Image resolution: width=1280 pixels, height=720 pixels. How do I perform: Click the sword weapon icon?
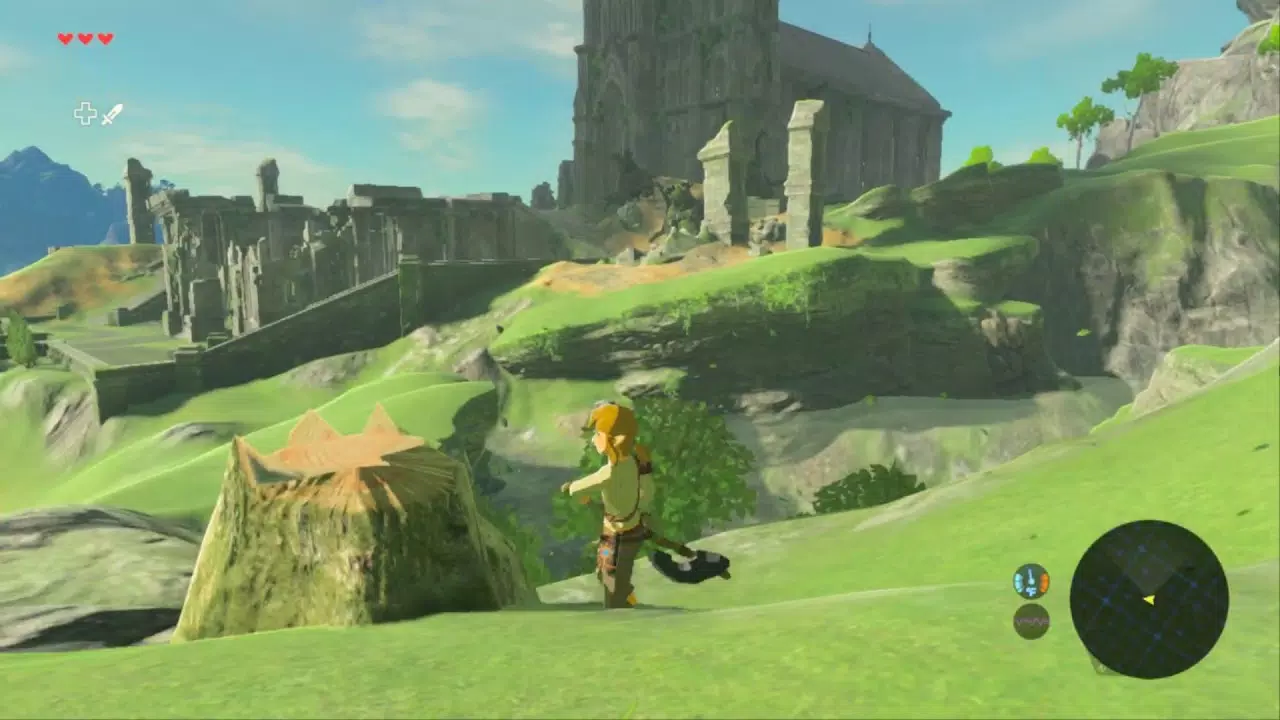click(111, 113)
